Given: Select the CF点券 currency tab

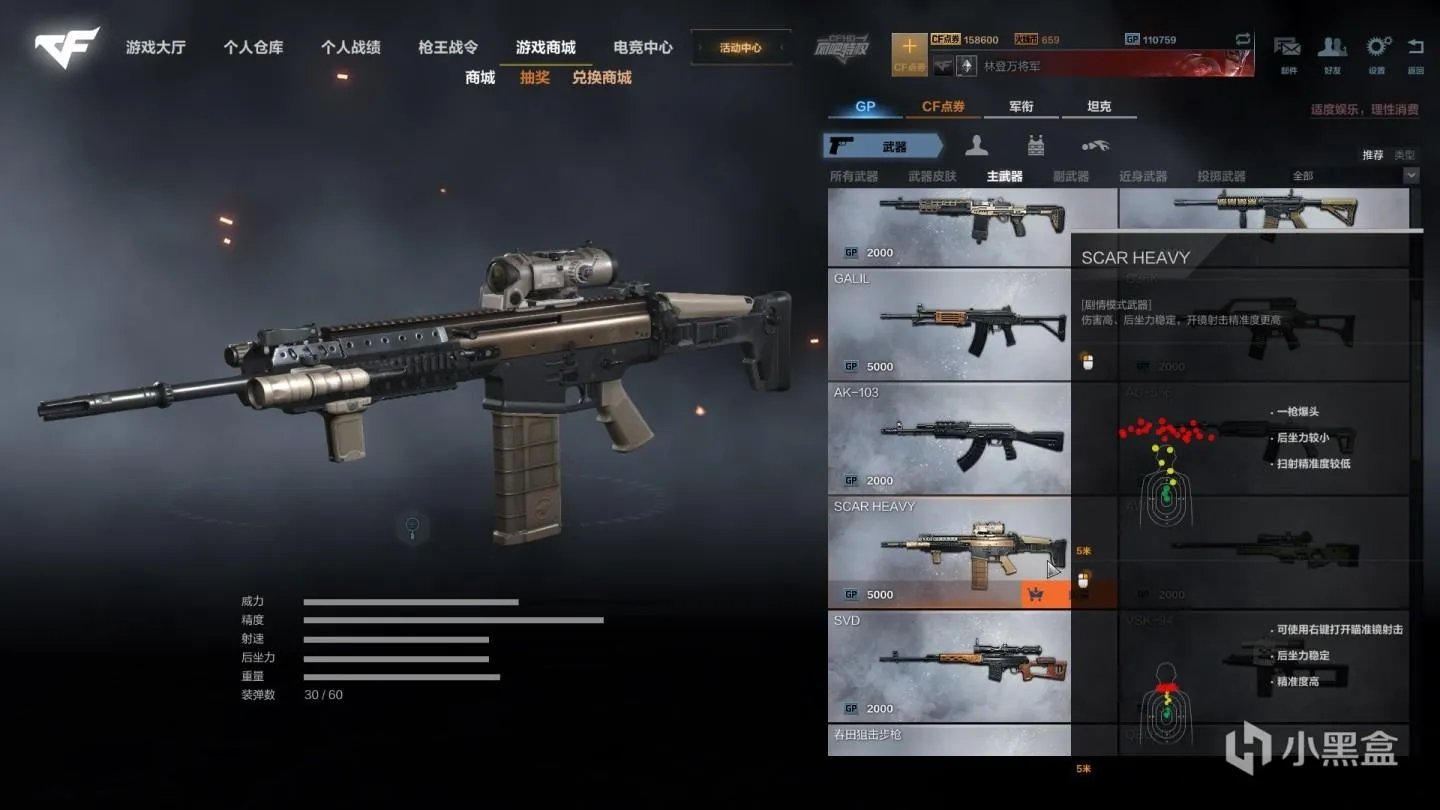Looking at the screenshot, I should pos(943,107).
